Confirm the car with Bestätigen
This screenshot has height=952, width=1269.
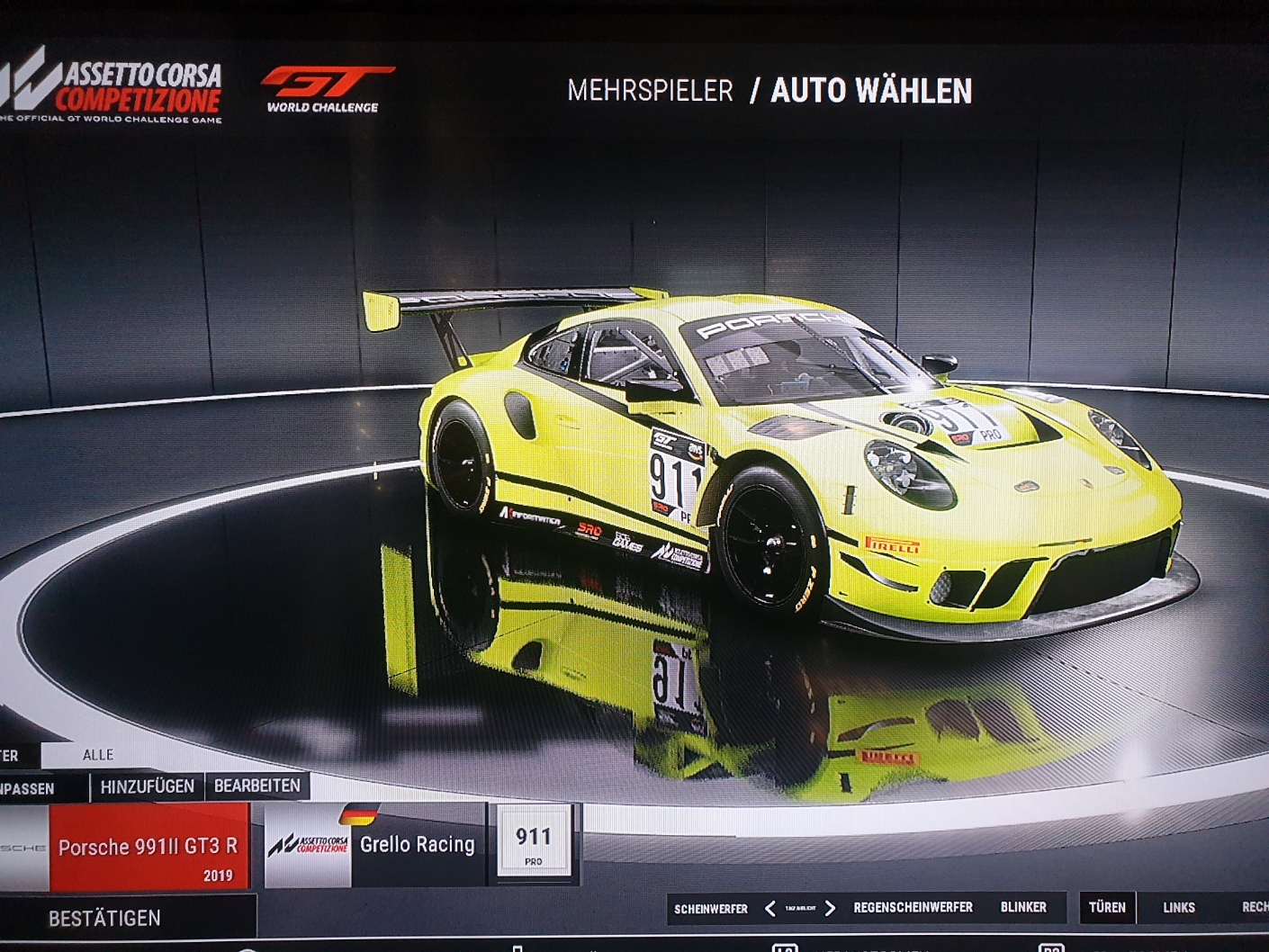[x=105, y=918]
